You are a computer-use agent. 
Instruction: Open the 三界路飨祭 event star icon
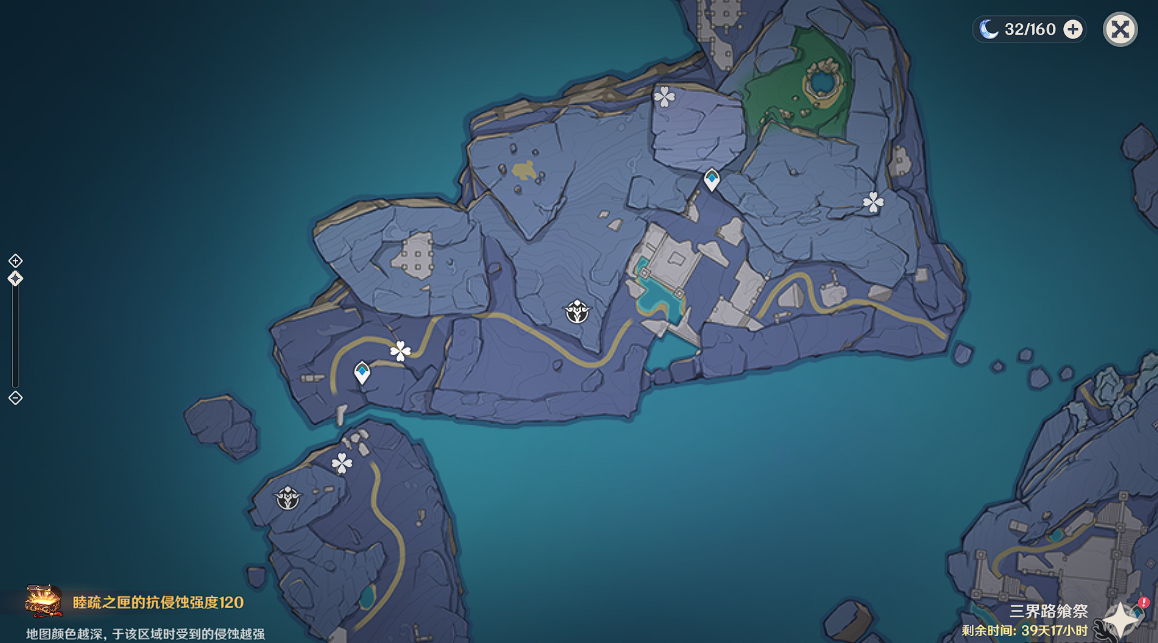coord(1122,619)
